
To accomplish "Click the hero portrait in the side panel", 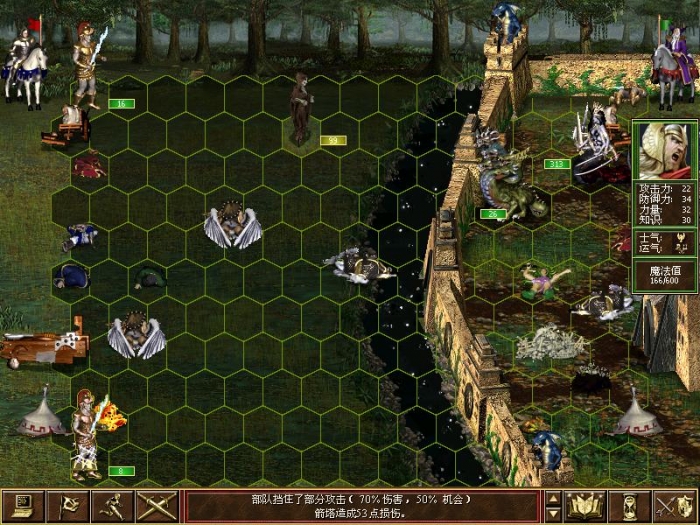I will [x=663, y=151].
